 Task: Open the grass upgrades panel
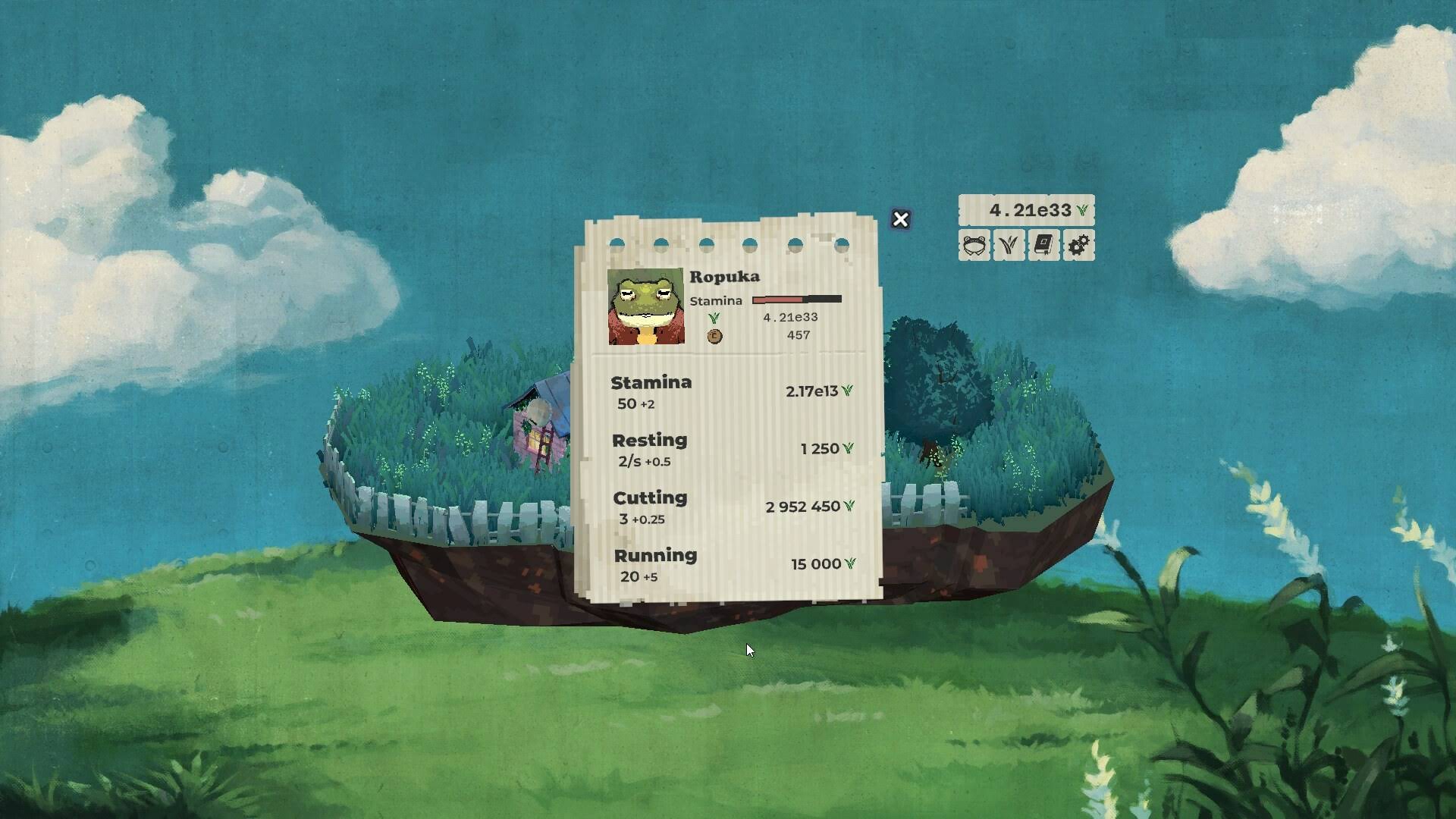point(1008,246)
